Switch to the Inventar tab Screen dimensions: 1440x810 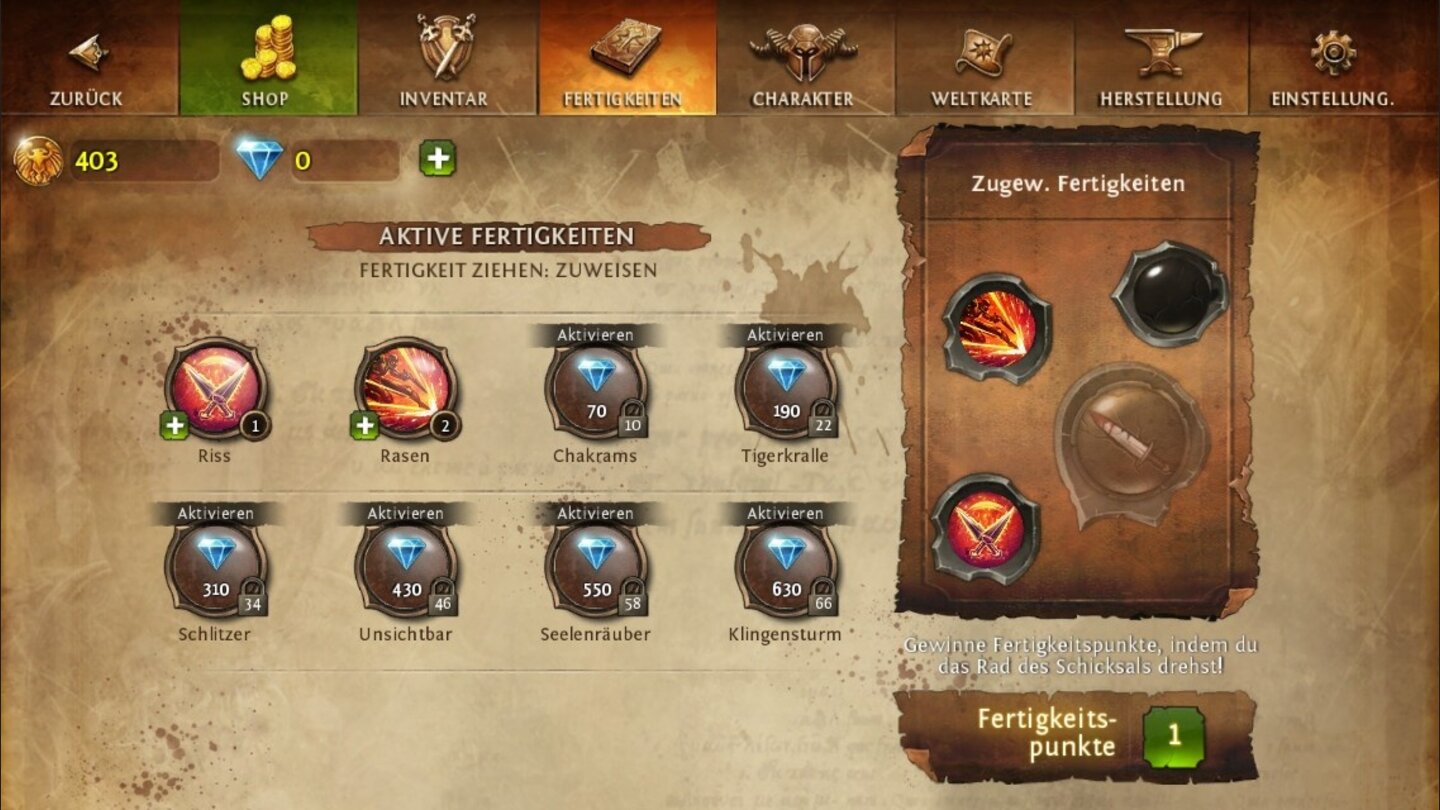pyautogui.click(x=447, y=60)
